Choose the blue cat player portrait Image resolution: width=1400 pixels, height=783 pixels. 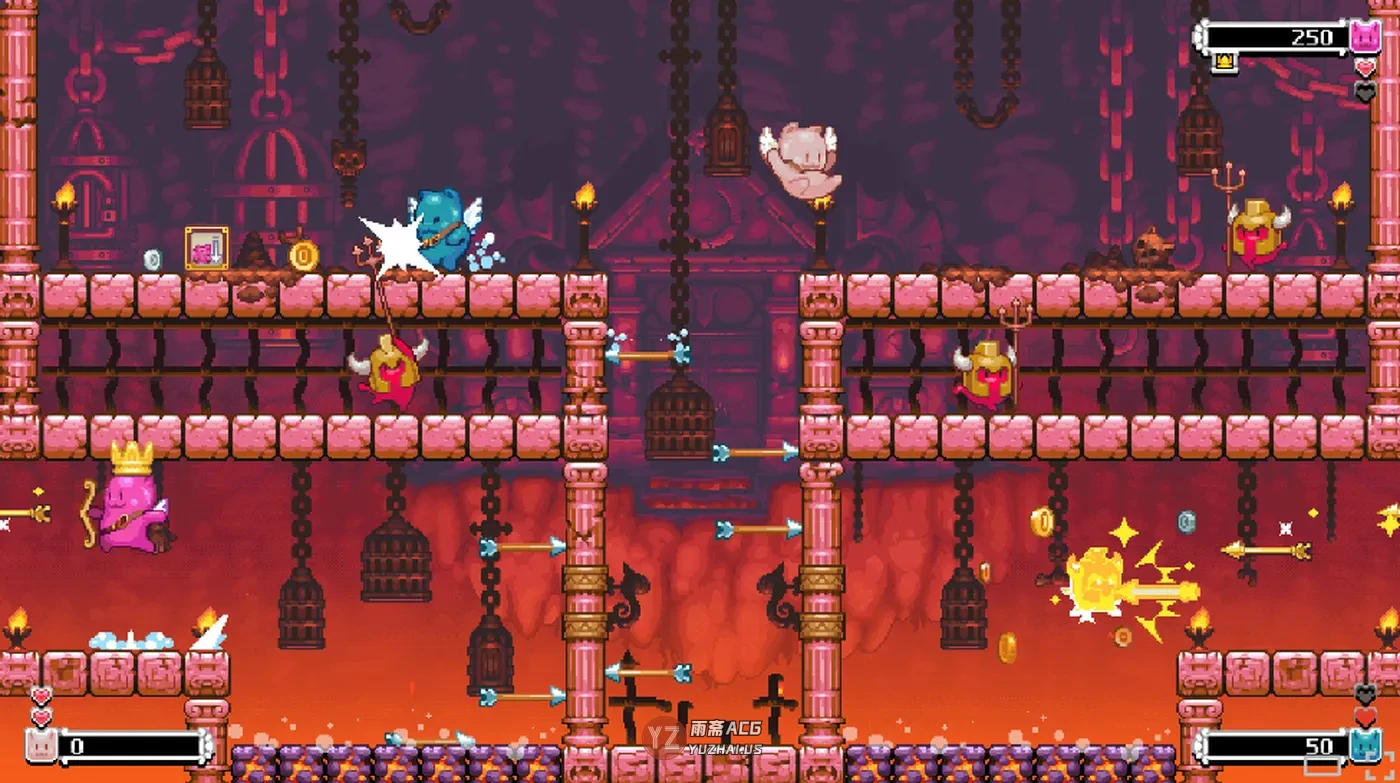(1364, 745)
